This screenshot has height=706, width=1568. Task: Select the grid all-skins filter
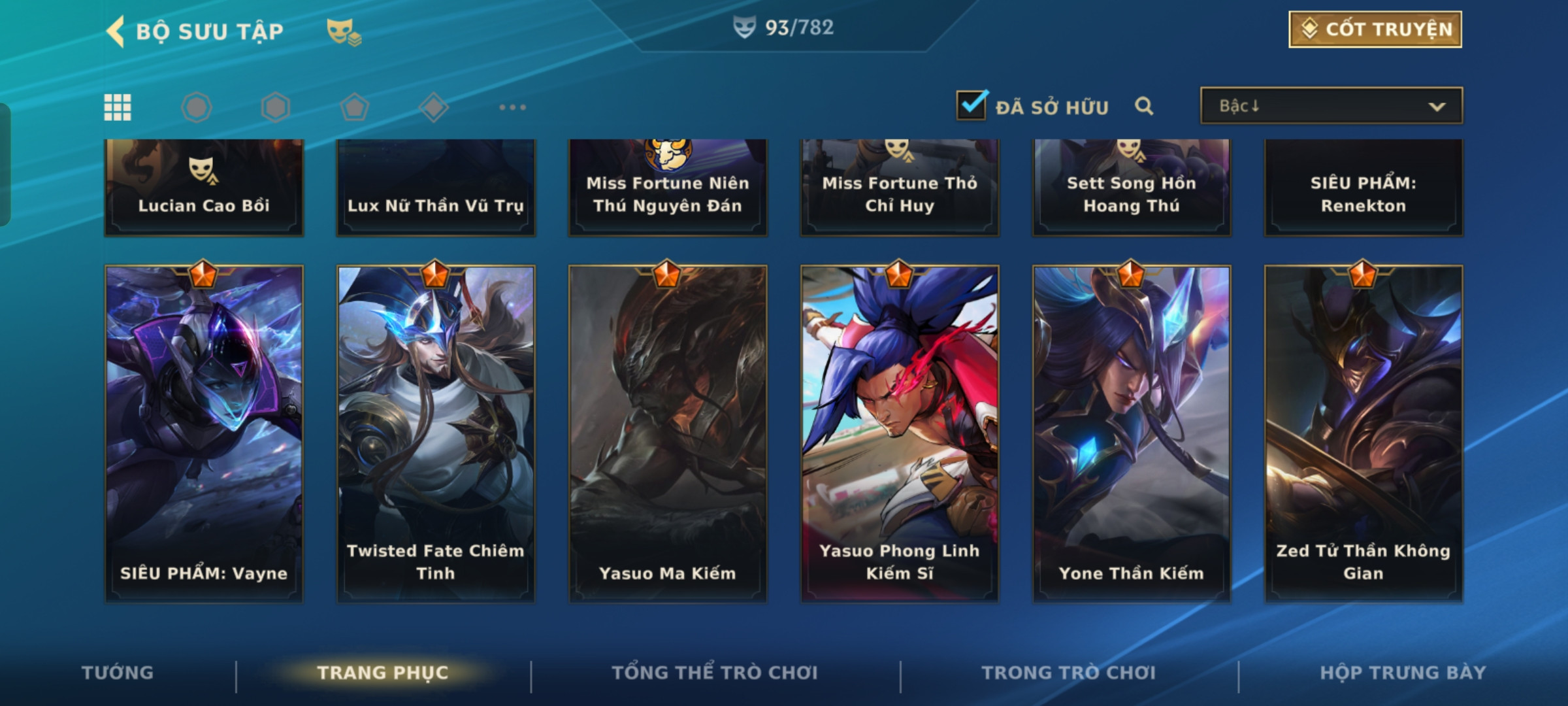118,107
